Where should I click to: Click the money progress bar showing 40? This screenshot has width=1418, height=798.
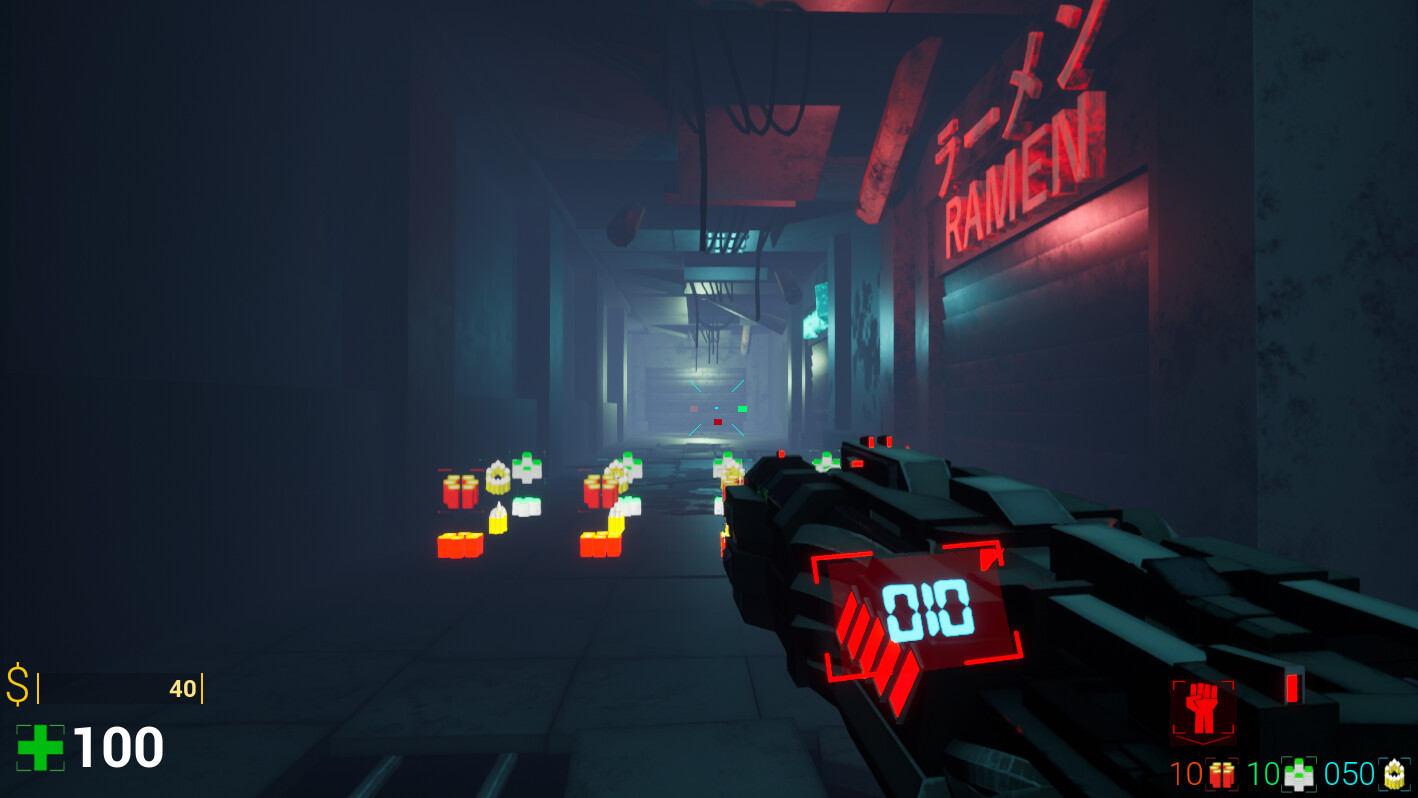point(120,689)
